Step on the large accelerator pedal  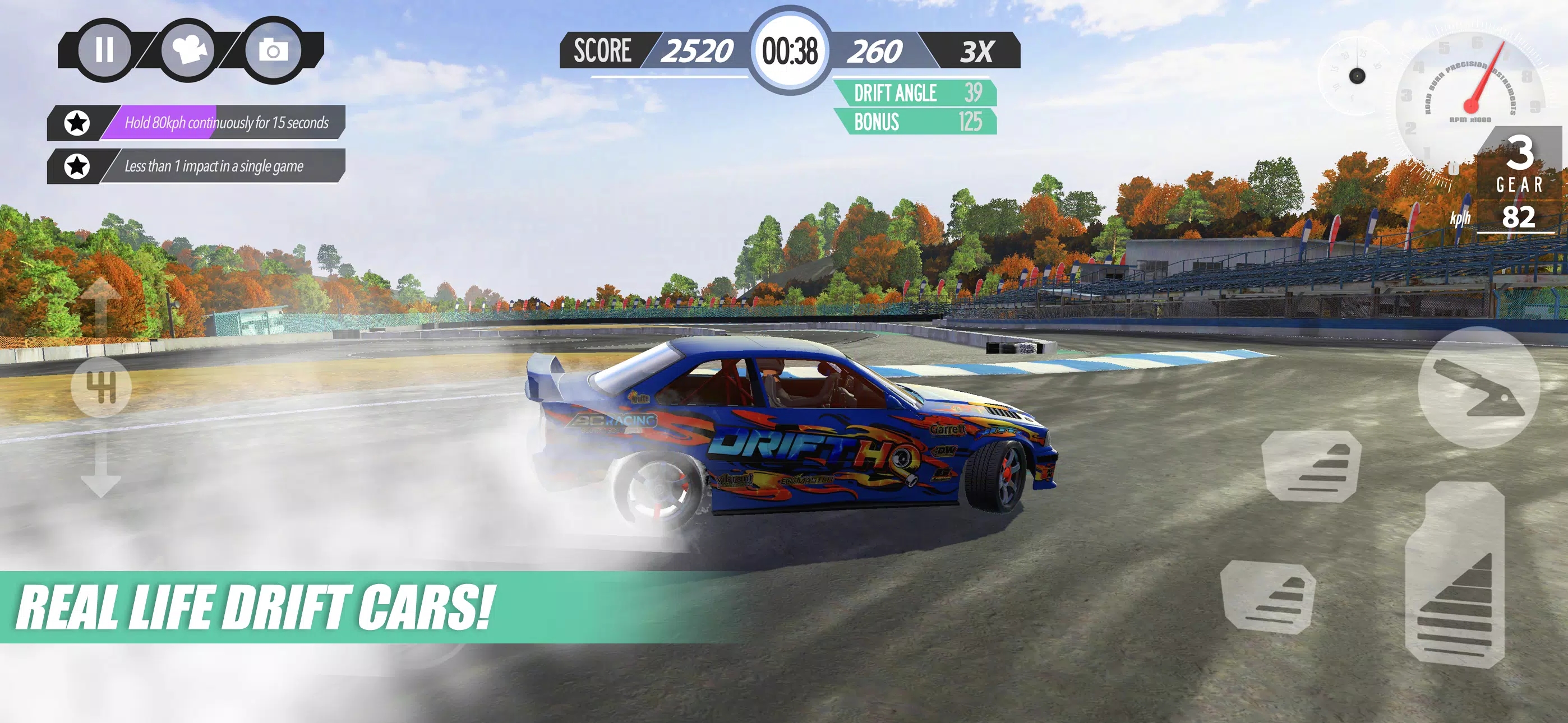[x=1455, y=578]
